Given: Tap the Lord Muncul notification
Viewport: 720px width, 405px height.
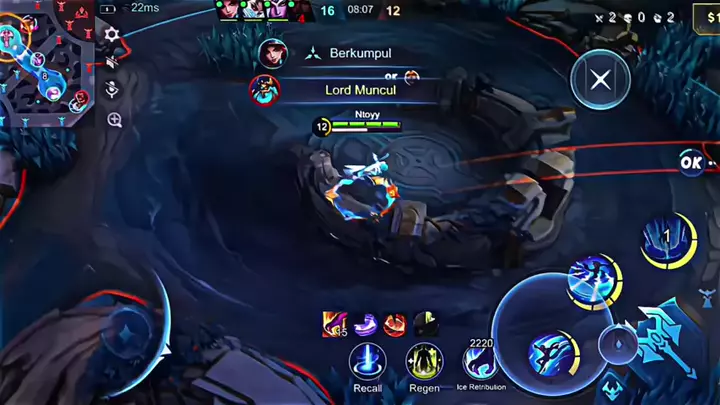Looking at the screenshot, I should [351, 89].
